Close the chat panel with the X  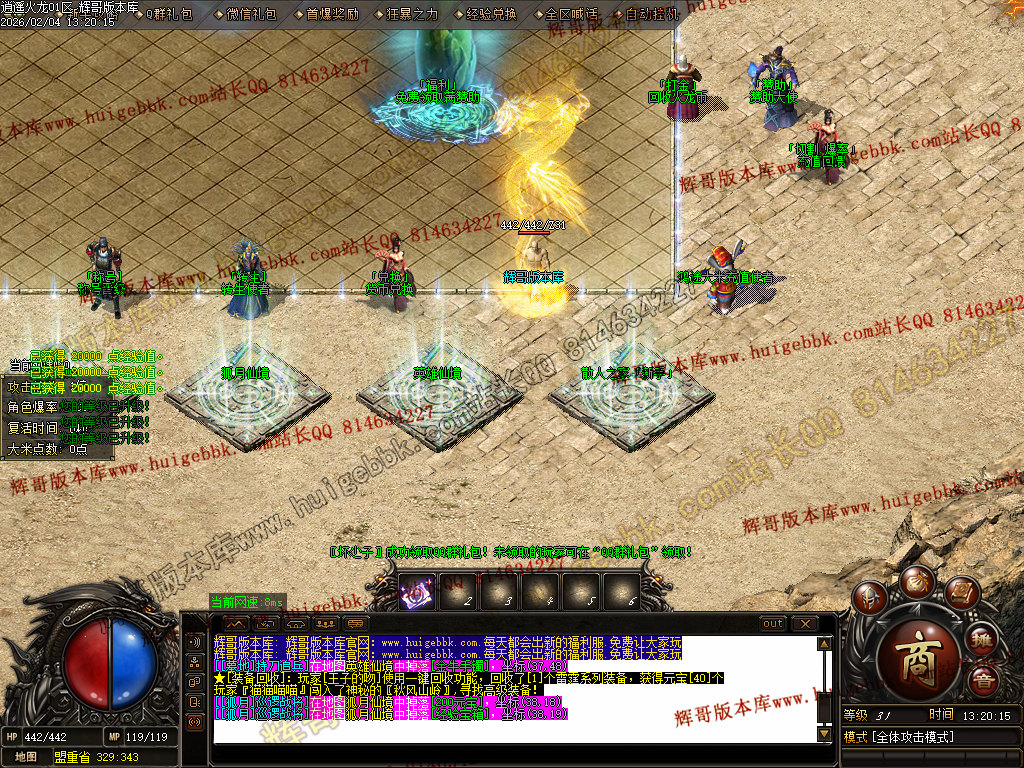[x=804, y=623]
